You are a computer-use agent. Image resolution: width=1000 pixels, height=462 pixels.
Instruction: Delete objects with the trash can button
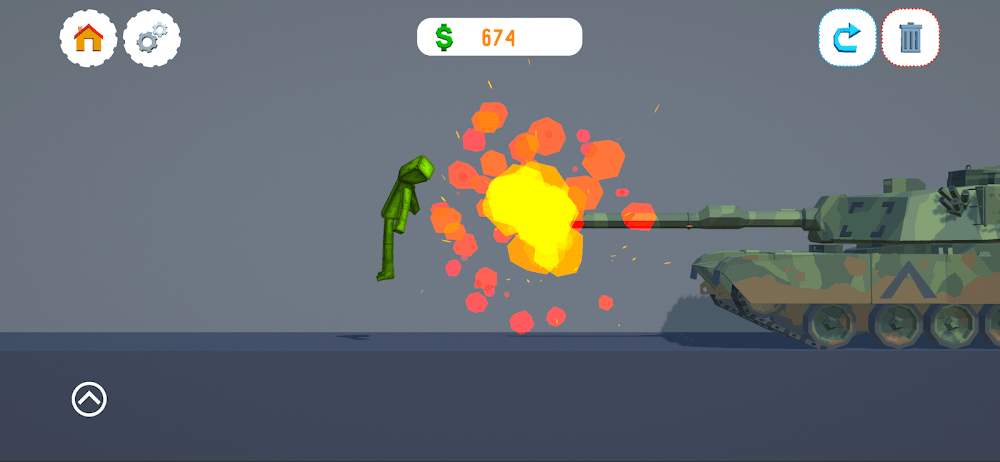[910, 38]
